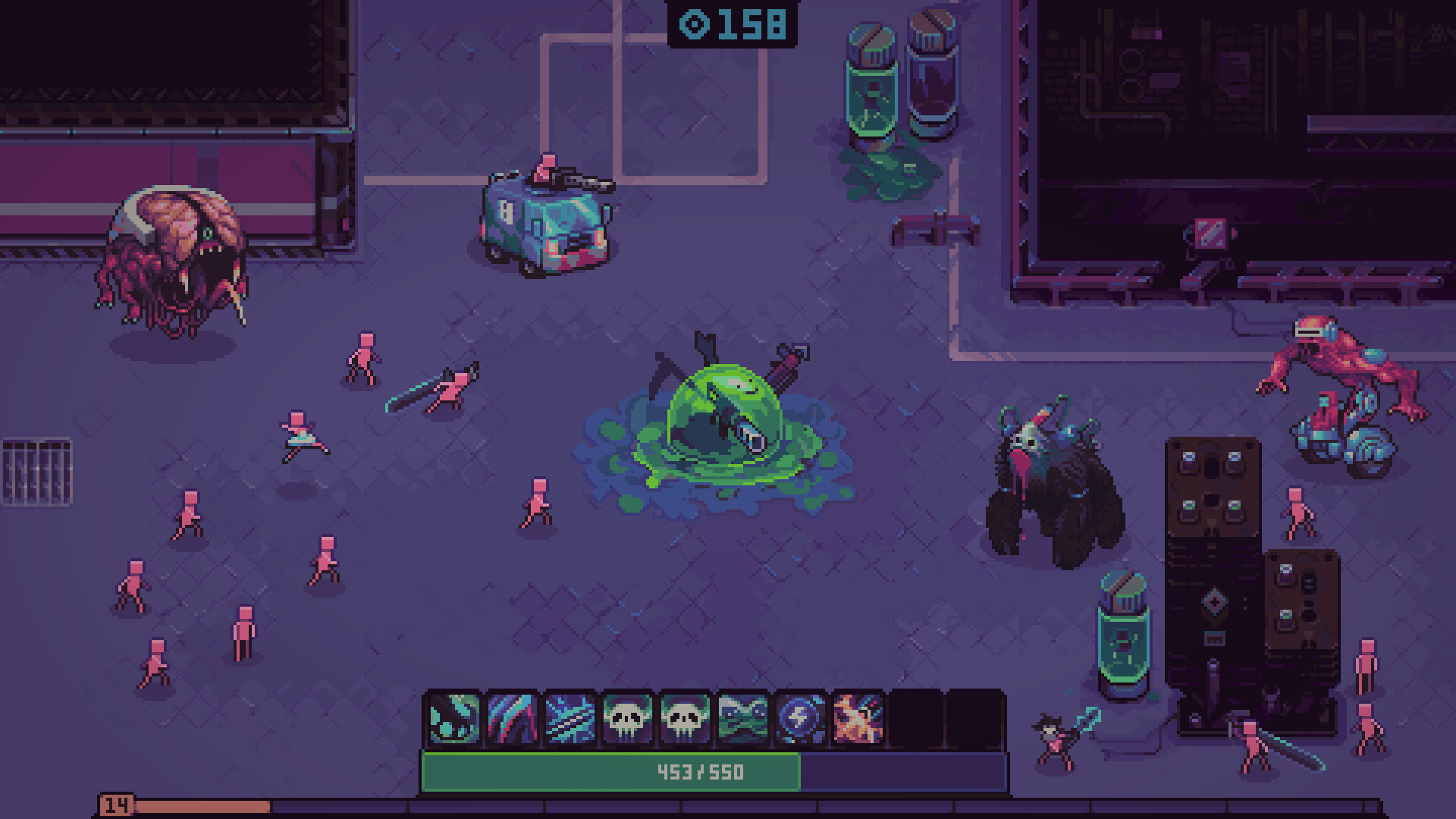This screenshot has height=819, width=1456.
Task: Click the coin icon beside the 158 counter
Action: (x=692, y=24)
